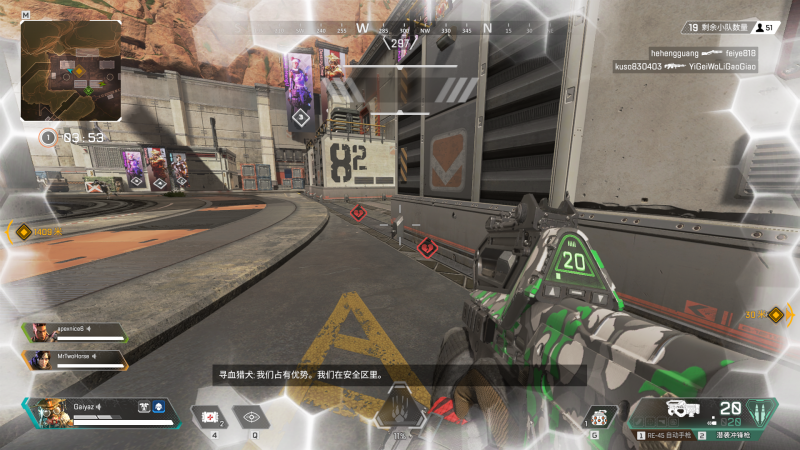Select teammate apexnice6's squad banner
This screenshot has width=800, height=450.
(76, 332)
